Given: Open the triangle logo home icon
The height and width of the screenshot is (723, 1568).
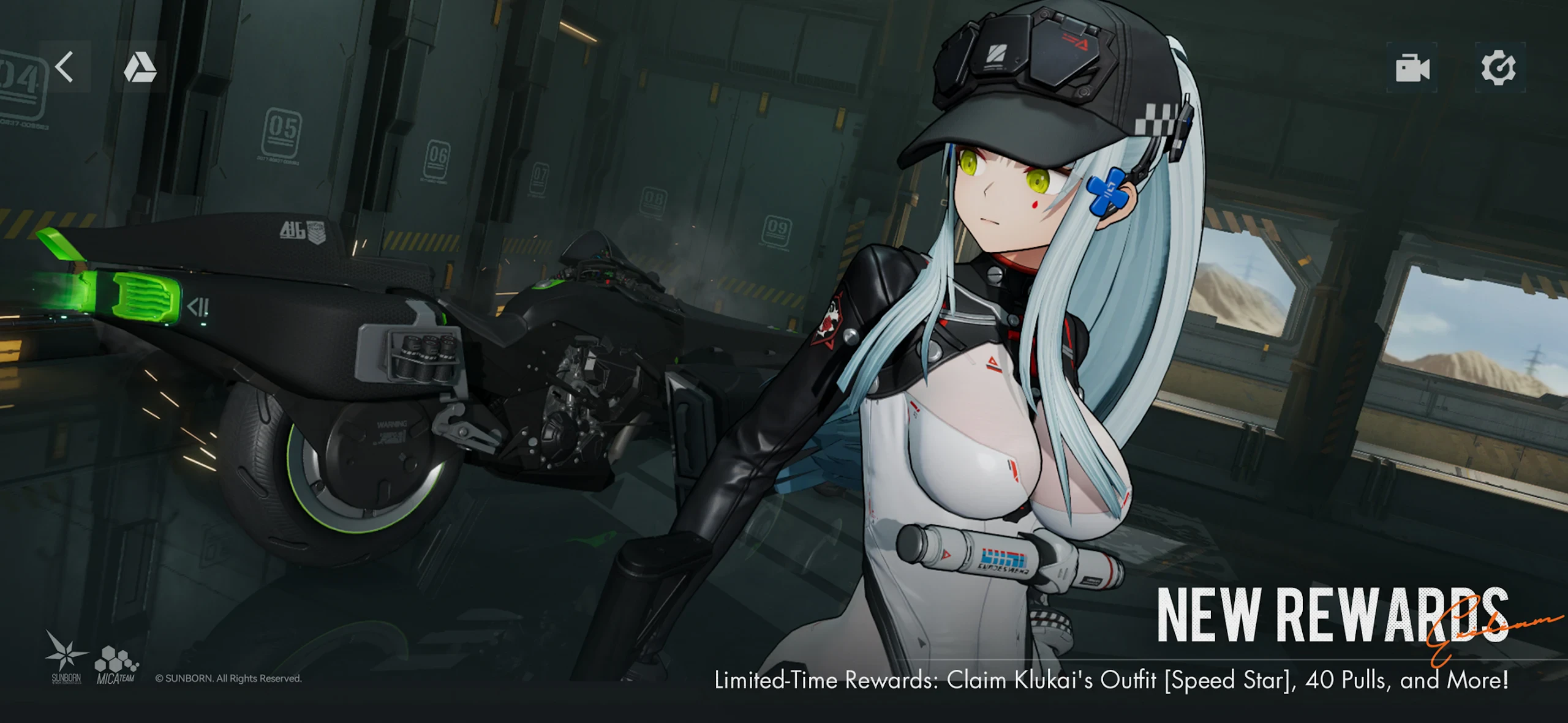Looking at the screenshot, I should [x=140, y=67].
